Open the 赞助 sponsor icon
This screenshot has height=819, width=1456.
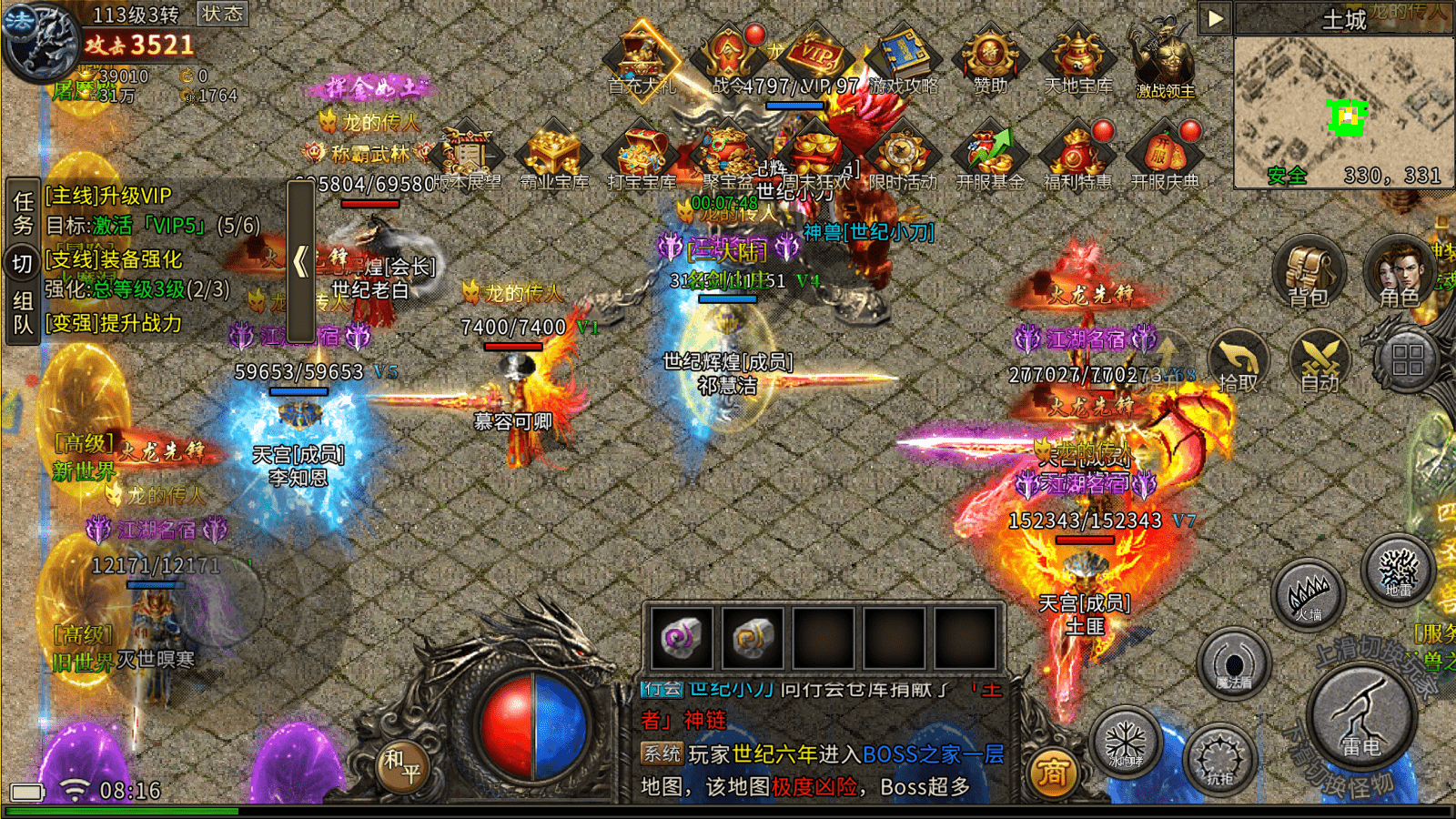tap(990, 60)
